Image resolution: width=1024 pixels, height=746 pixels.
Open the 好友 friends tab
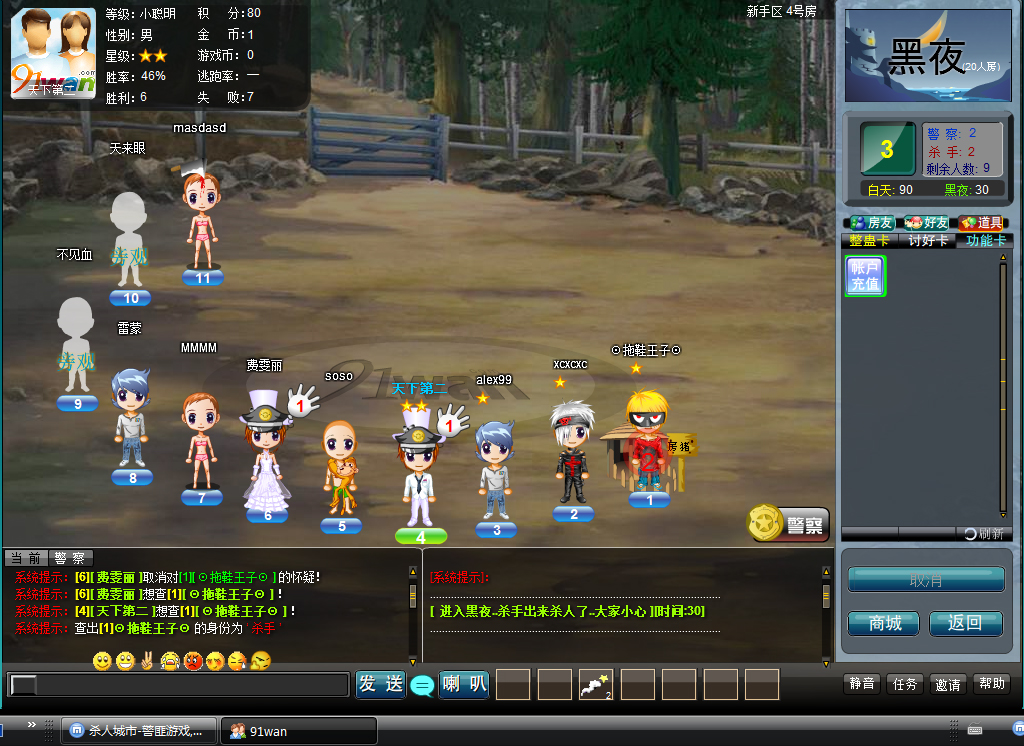[926, 223]
